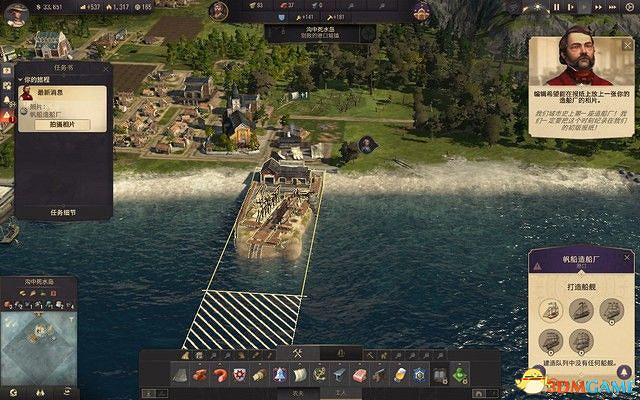
Task: Open 任务细节 quest details
Action: [x=62, y=212]
